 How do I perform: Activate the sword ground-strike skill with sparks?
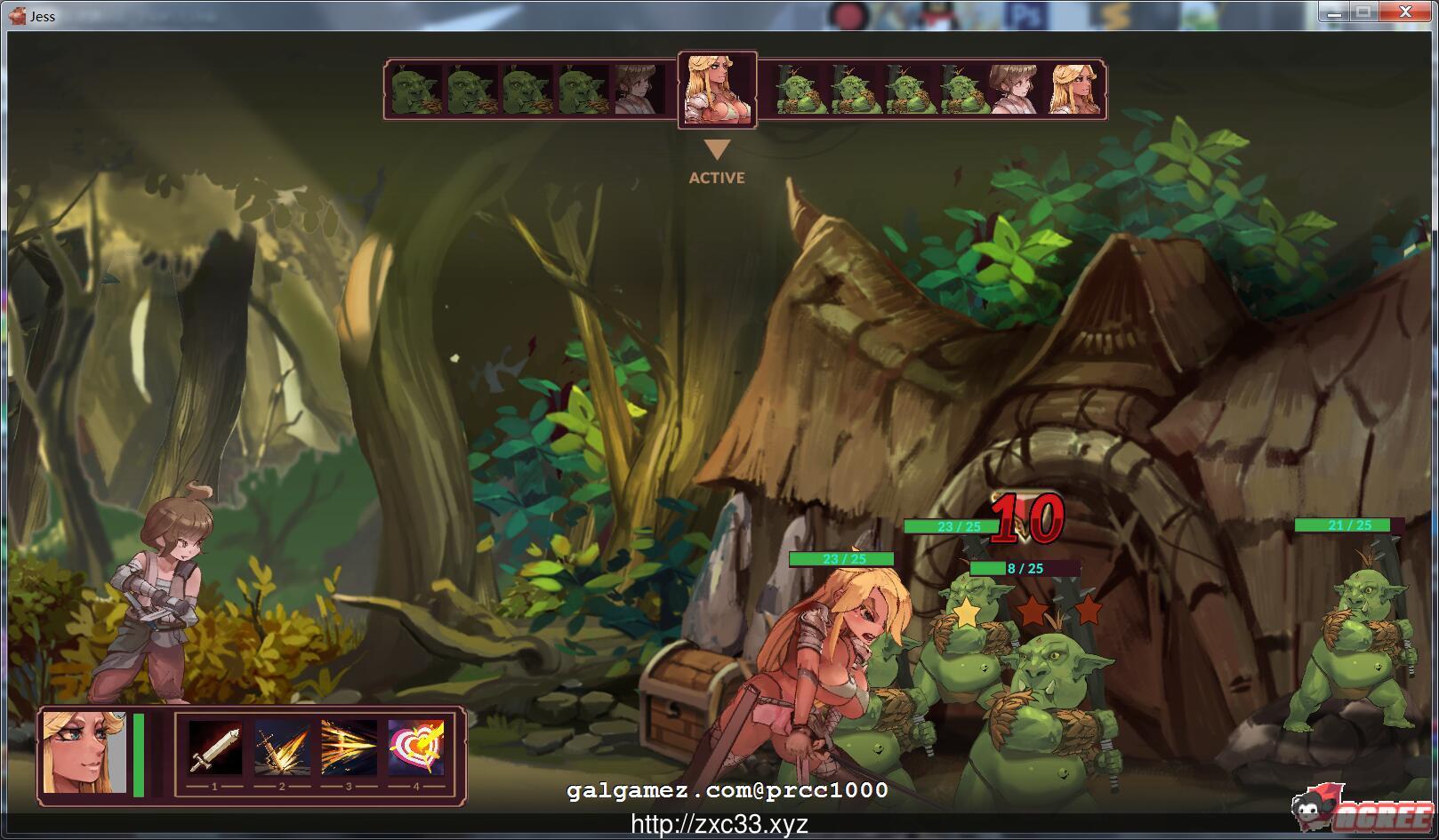(282, 748)
